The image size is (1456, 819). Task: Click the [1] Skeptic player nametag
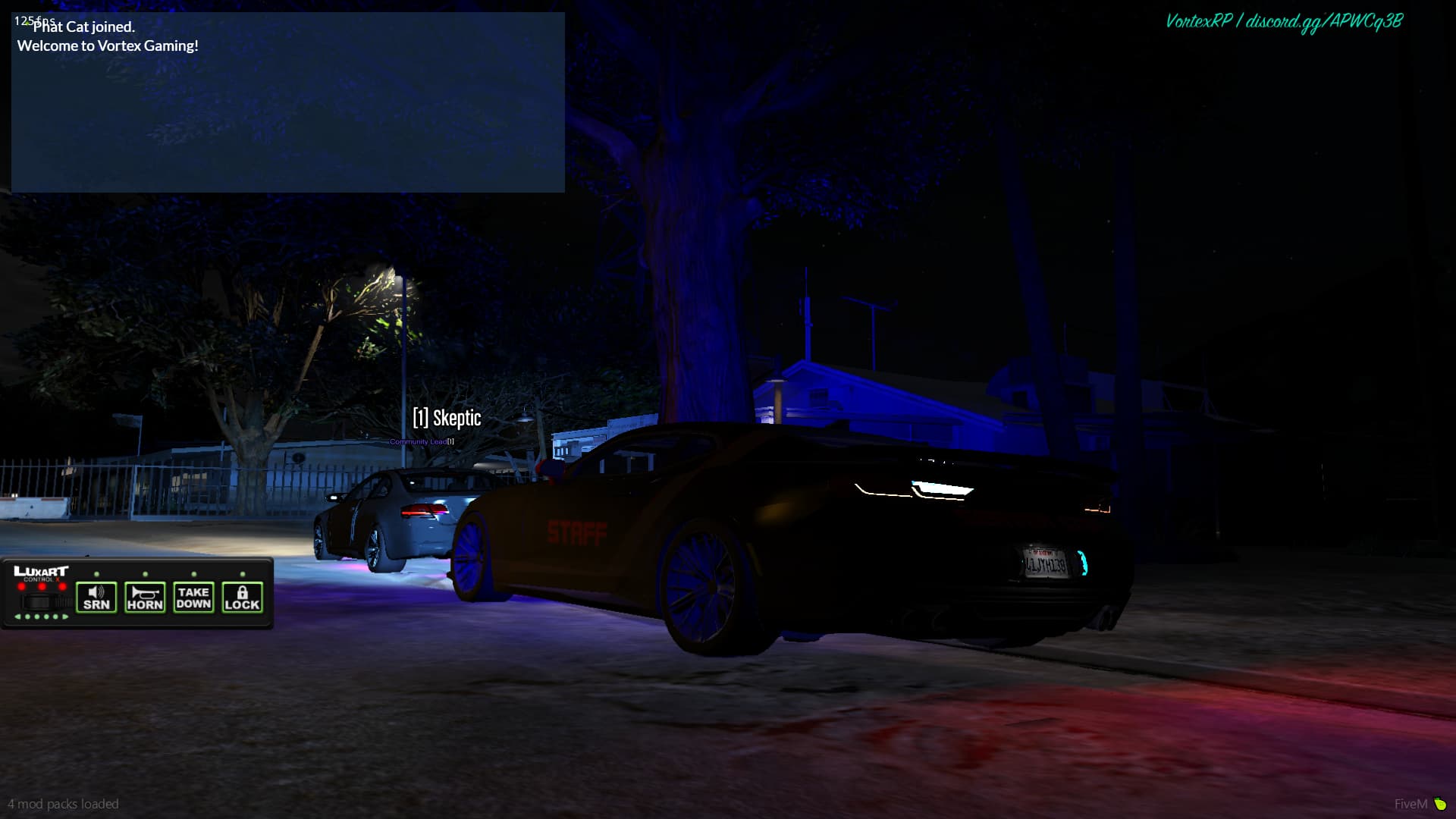click(446, 418)
